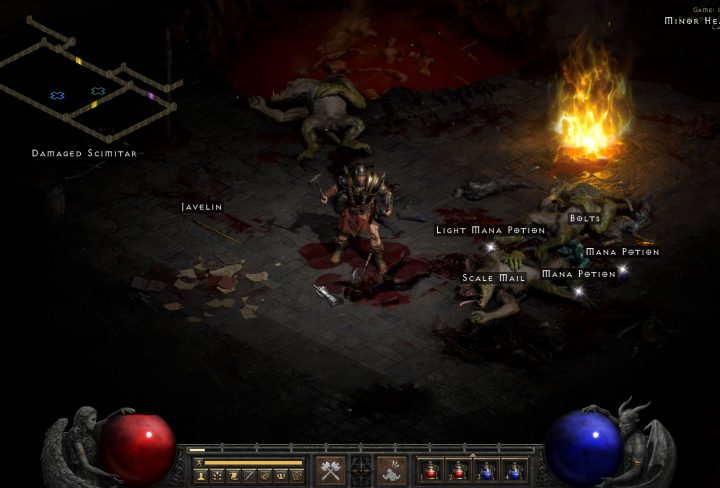Grab the Bolts item label
Image resolution: width=720 pixels, height=488 pixels.
pos(585,217)
